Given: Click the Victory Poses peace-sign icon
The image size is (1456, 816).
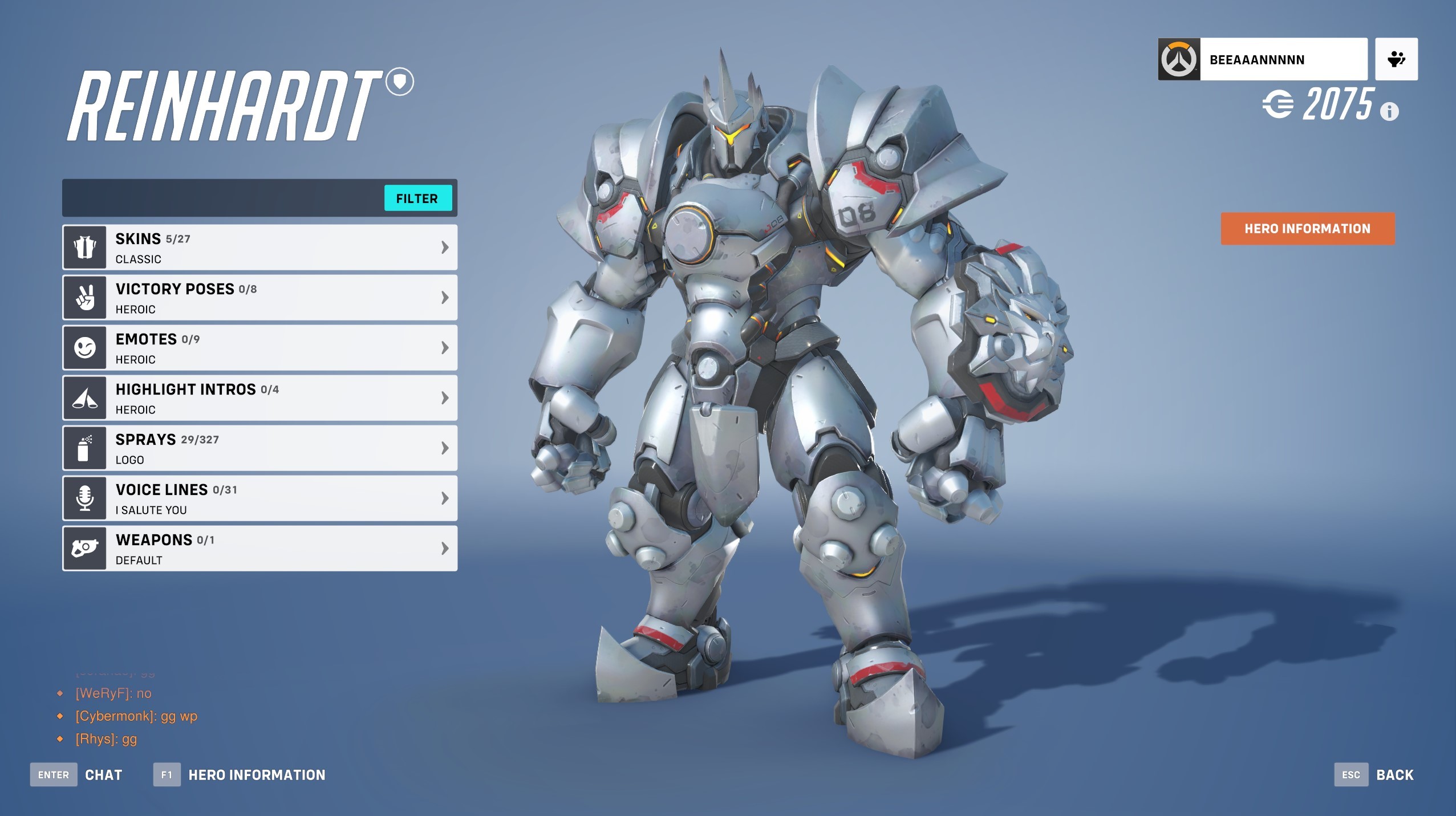Looking at the screenshot, I should pyautogui.click(x=84, y=297).
